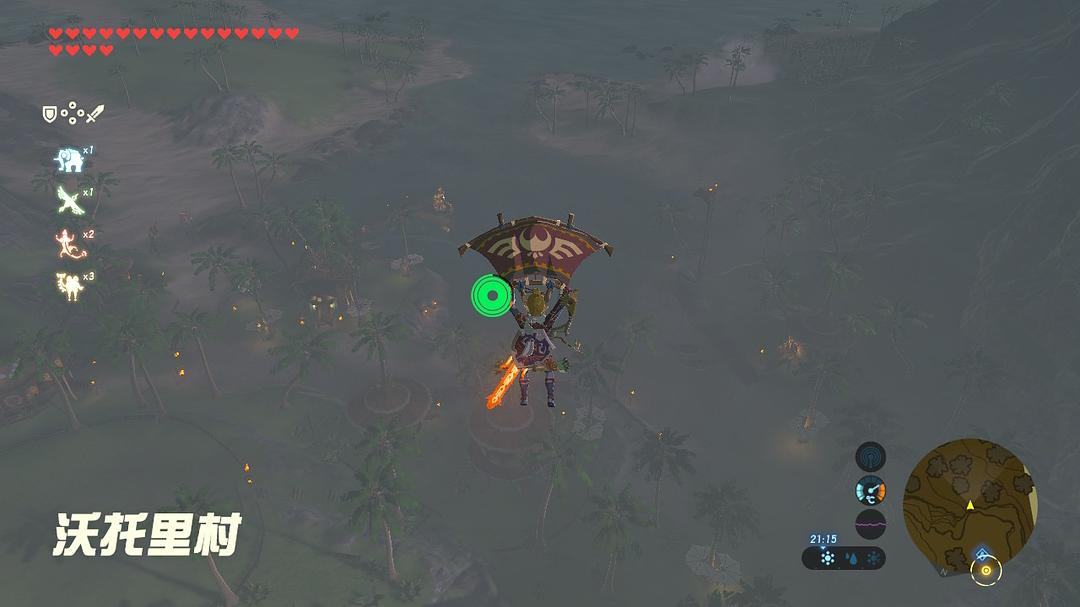The height and width of the screenshot is (607, 1080).
Task: Click the purple noise meter icon
Action: point(870,524)
